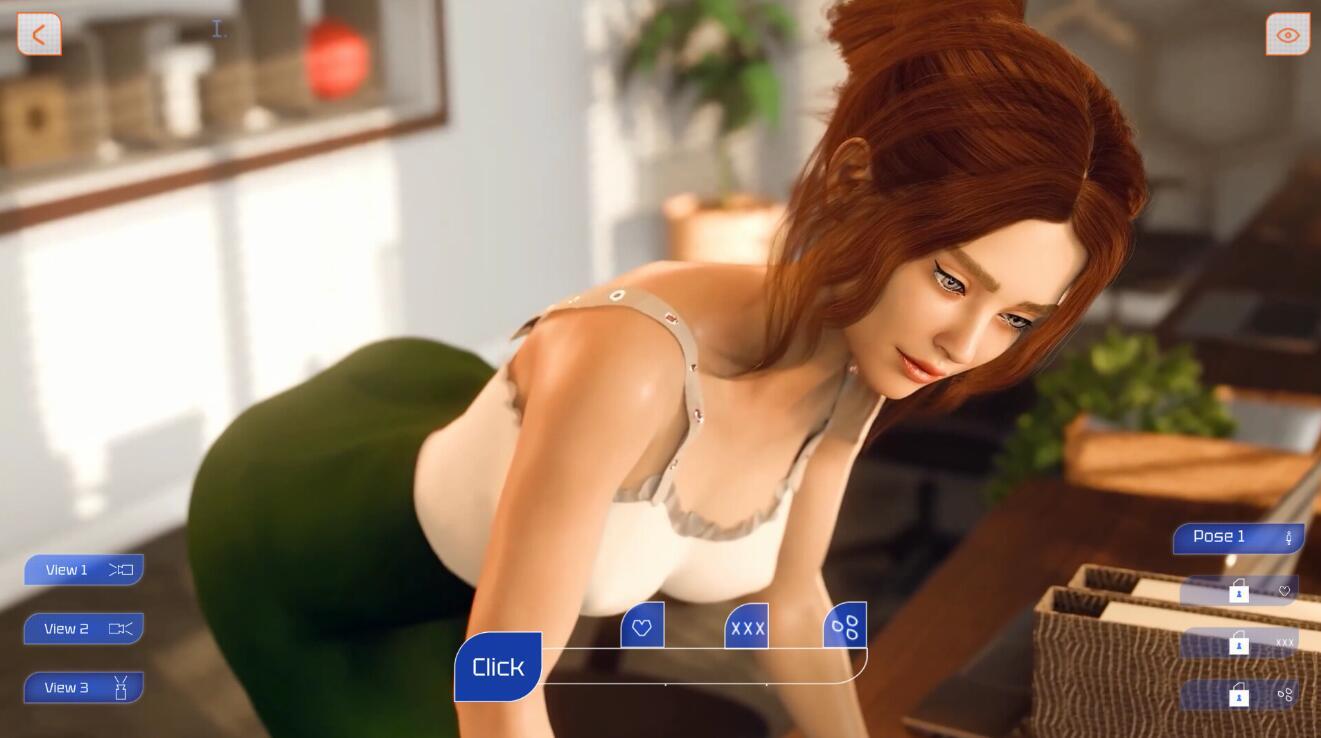Click the lock on the XXX pose slot
This screenshot has height=738, width=1321.
(1239, 644)
